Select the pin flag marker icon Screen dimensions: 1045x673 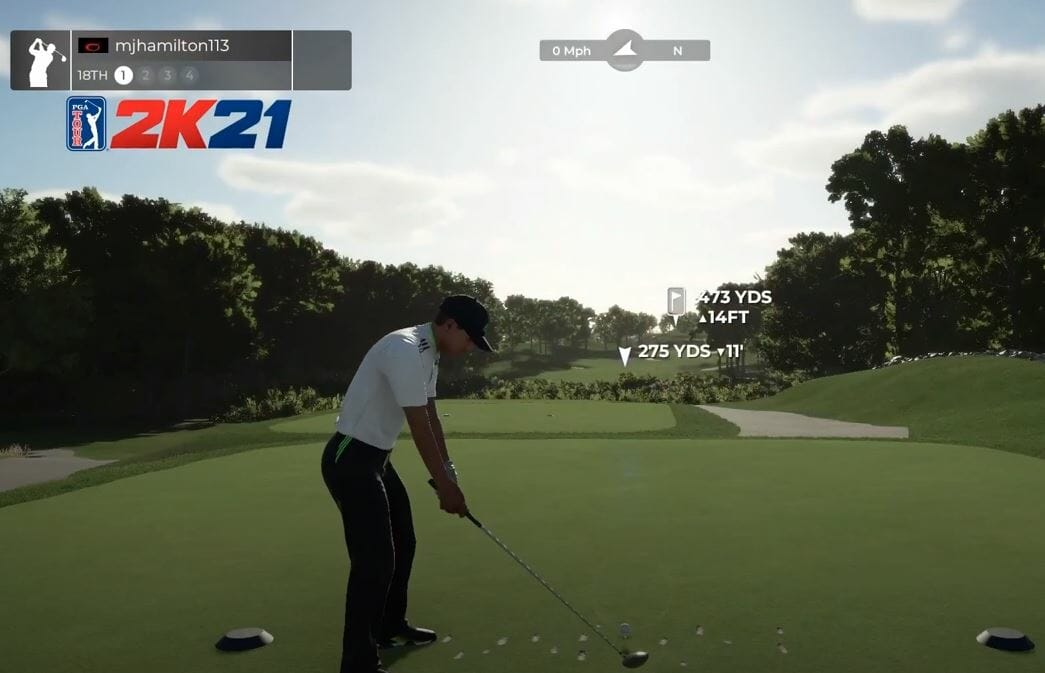pyautogui.click(x=676, y=300)
